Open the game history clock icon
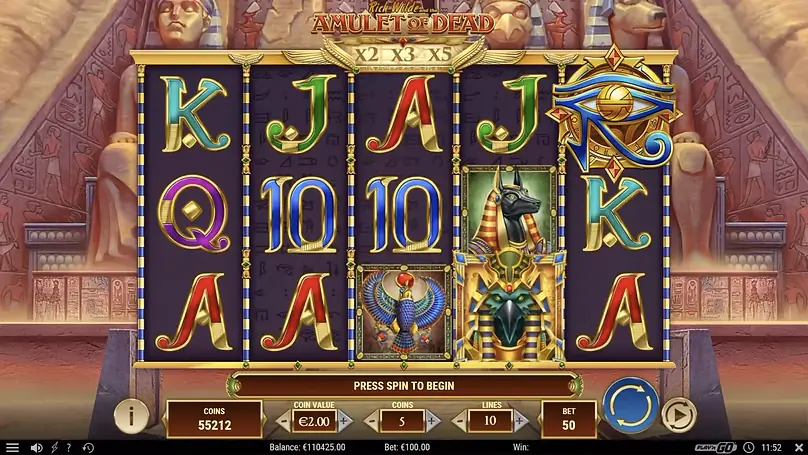 pyautogui.click(x=88, y=447)
